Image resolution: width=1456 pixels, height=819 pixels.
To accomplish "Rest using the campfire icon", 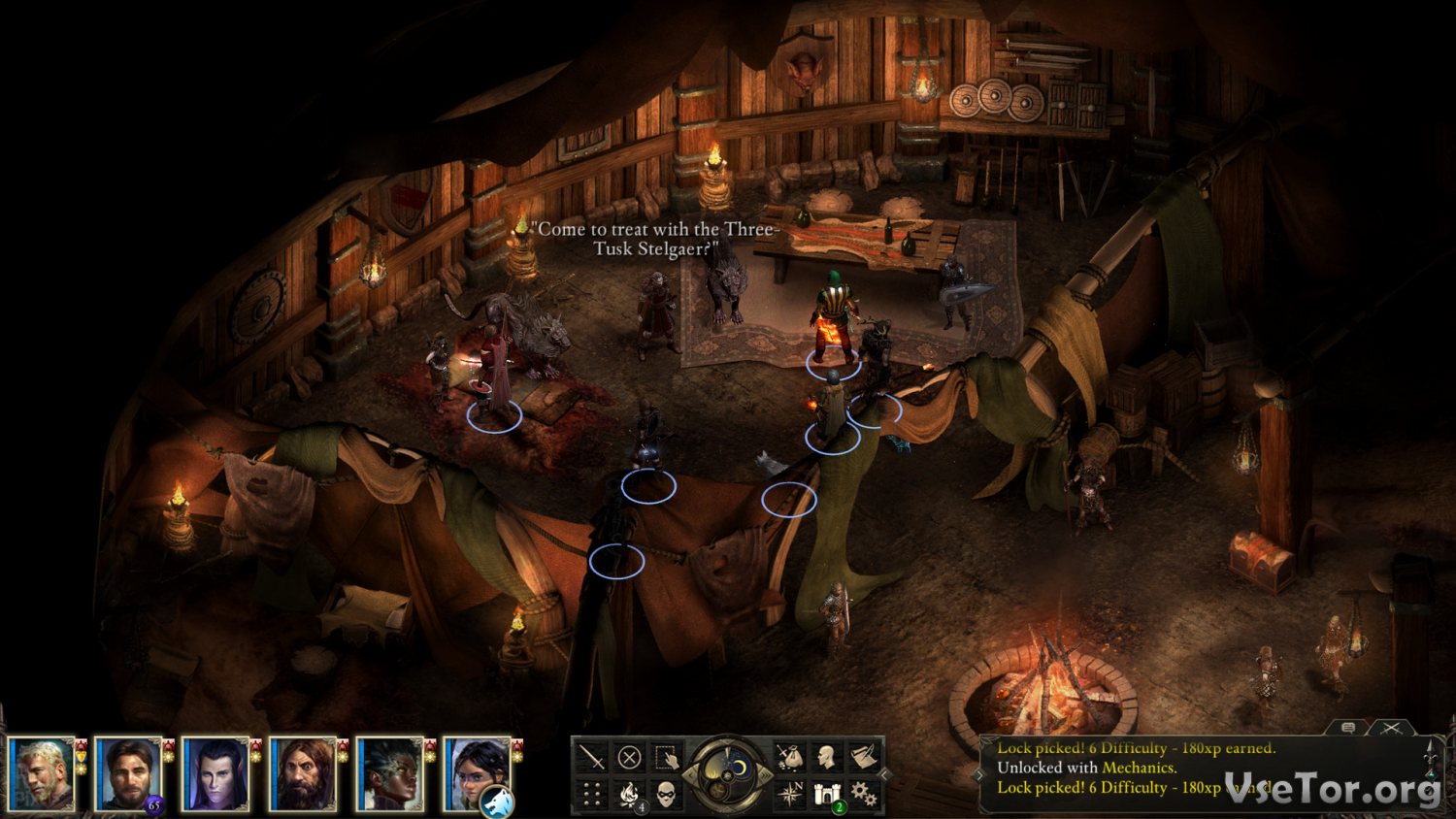I will pyautogui.click(x=629, y=796).
